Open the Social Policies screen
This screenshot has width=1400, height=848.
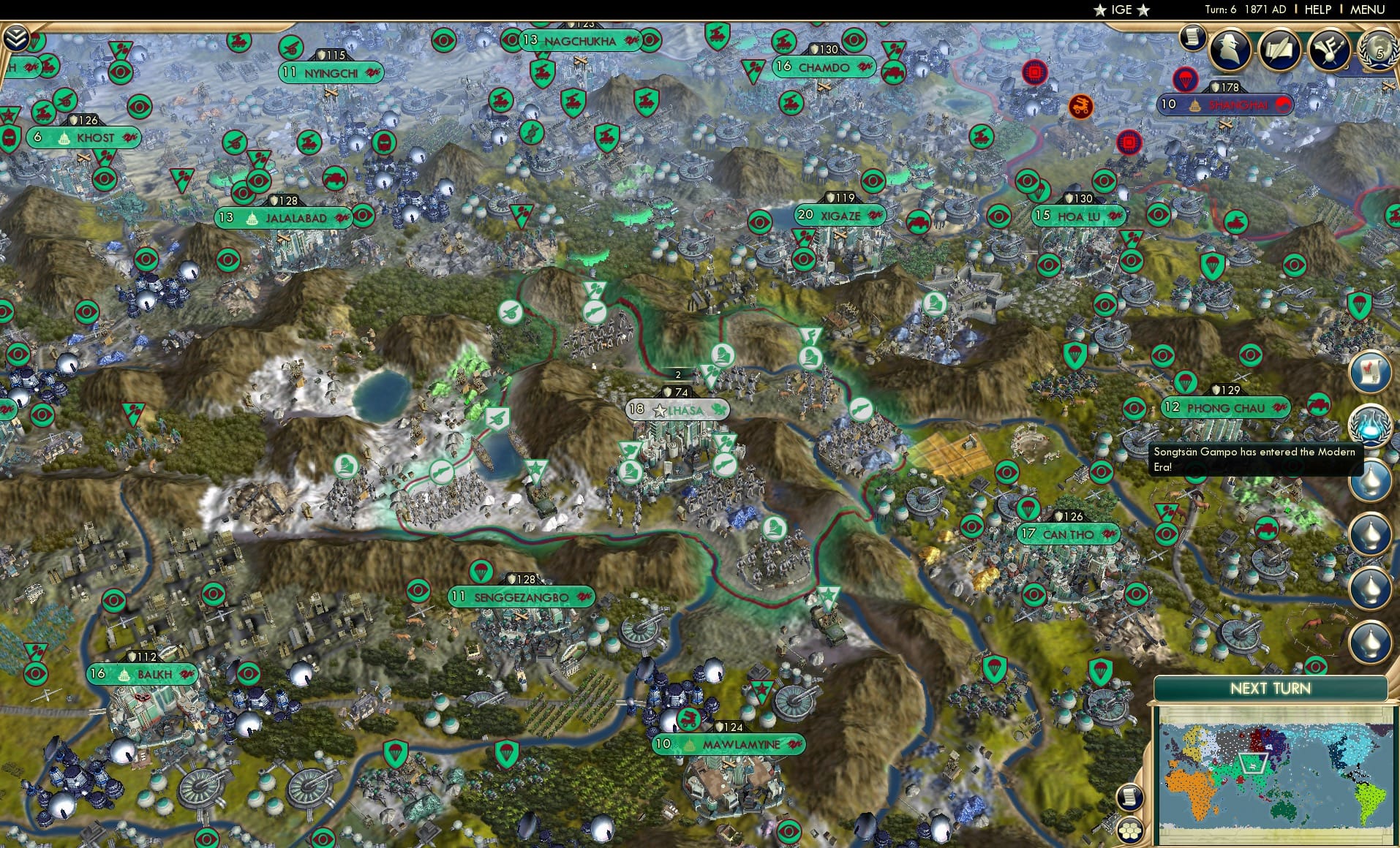[1279, 50]
